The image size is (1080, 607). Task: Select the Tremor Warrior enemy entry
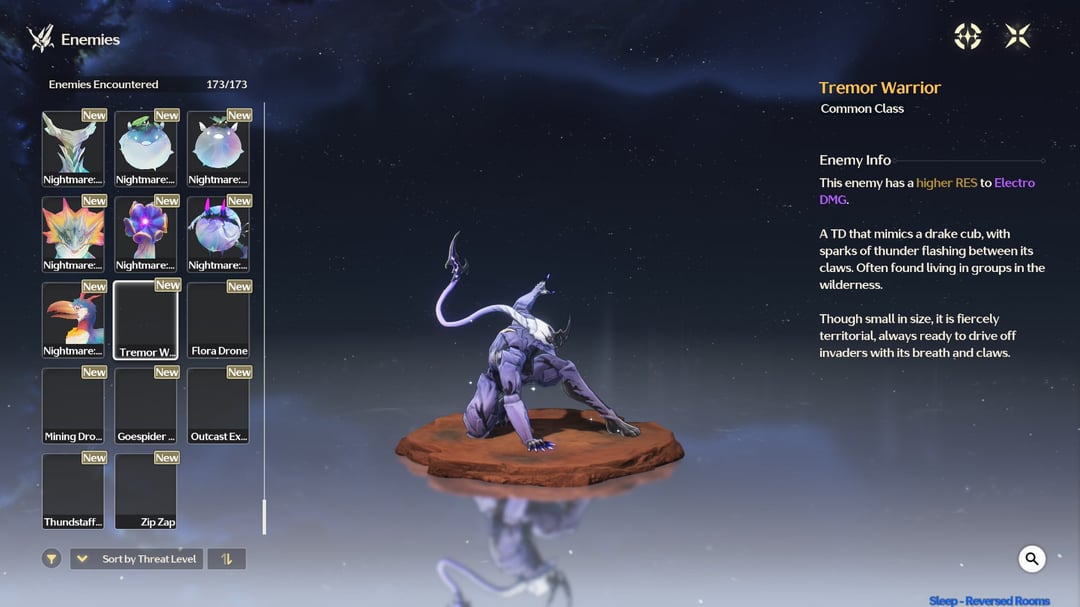[145, 319]
